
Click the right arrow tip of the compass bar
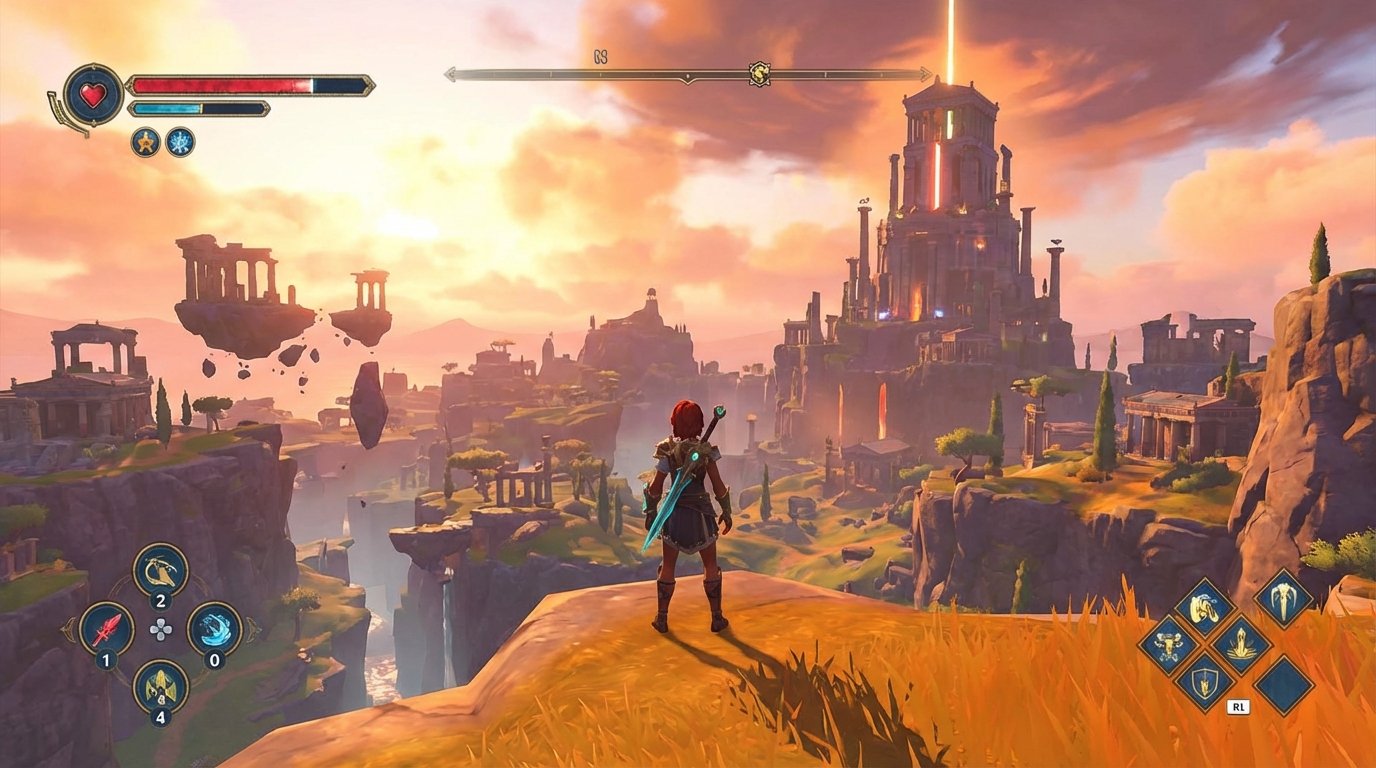(x=925, y=72)
